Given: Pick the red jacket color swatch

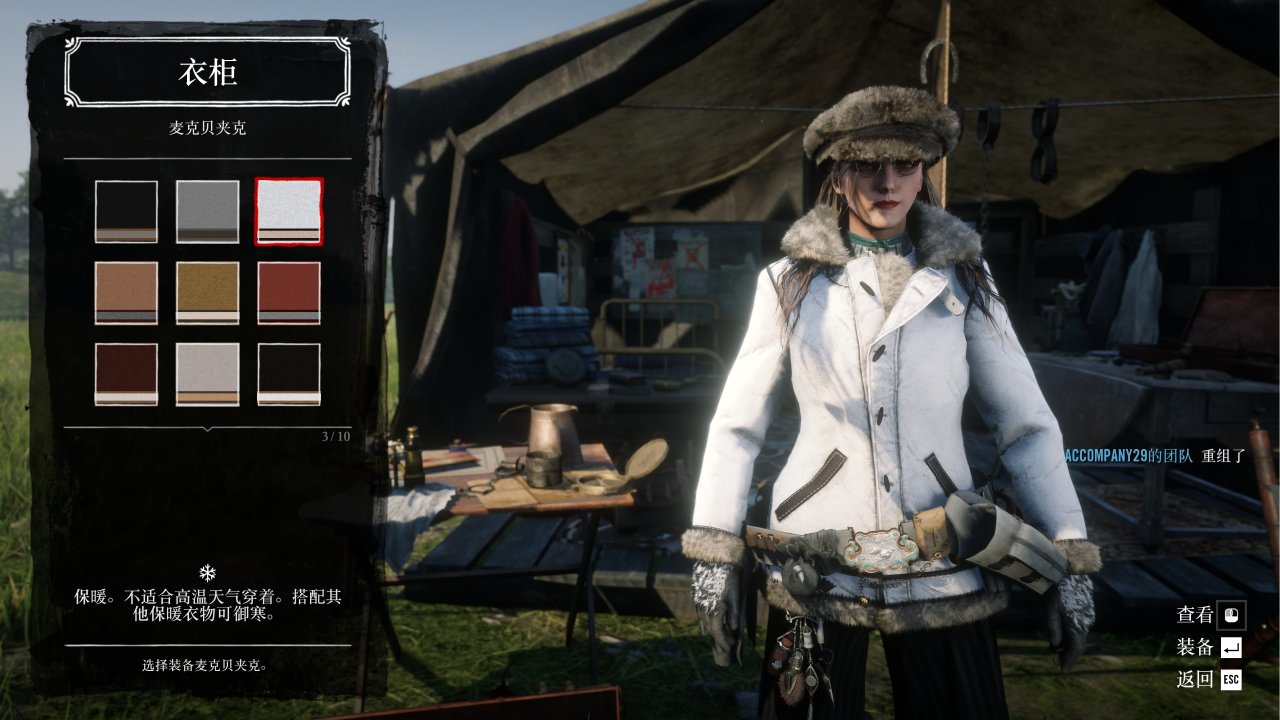Looking at the screenshot, I should tap(289, 293).
